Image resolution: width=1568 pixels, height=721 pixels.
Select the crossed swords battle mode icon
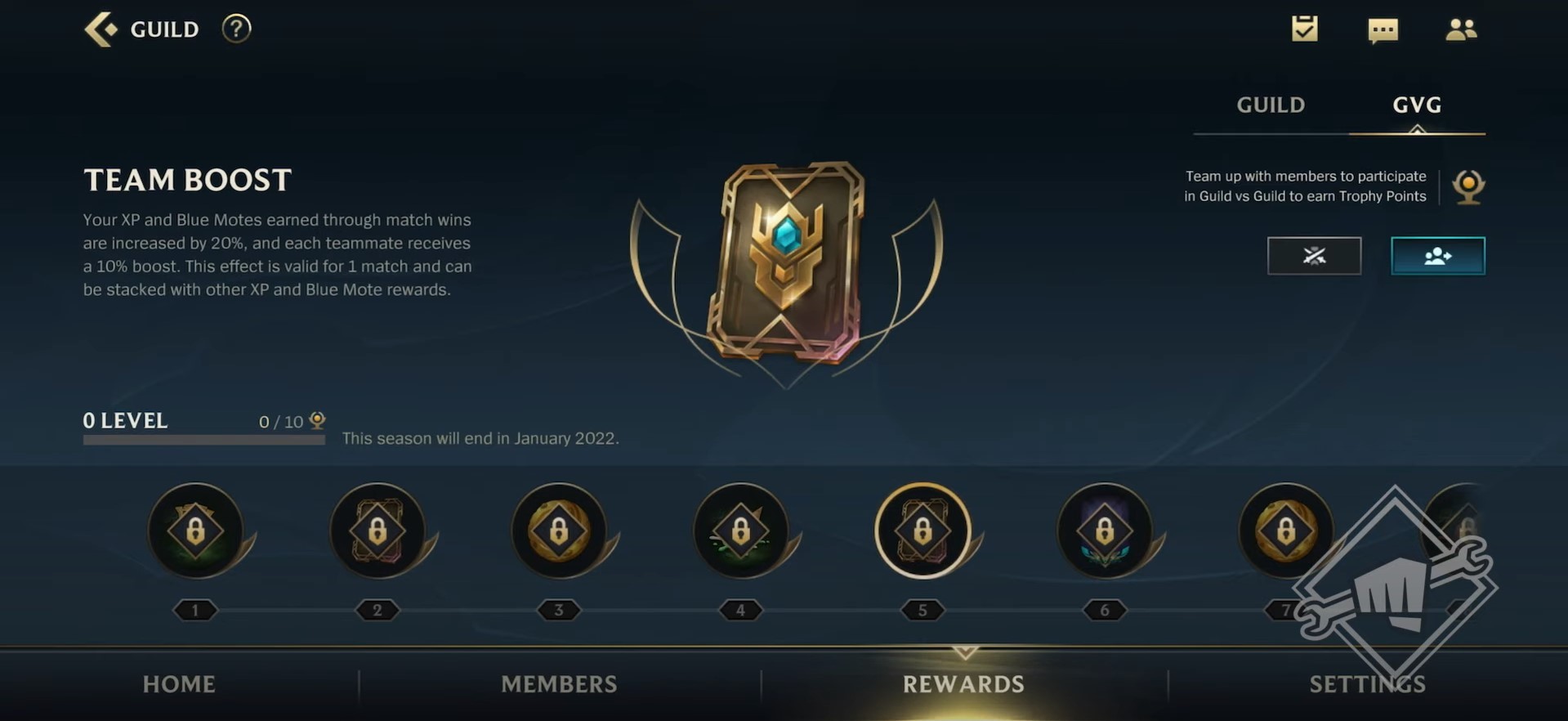(x=1314, y=256)
